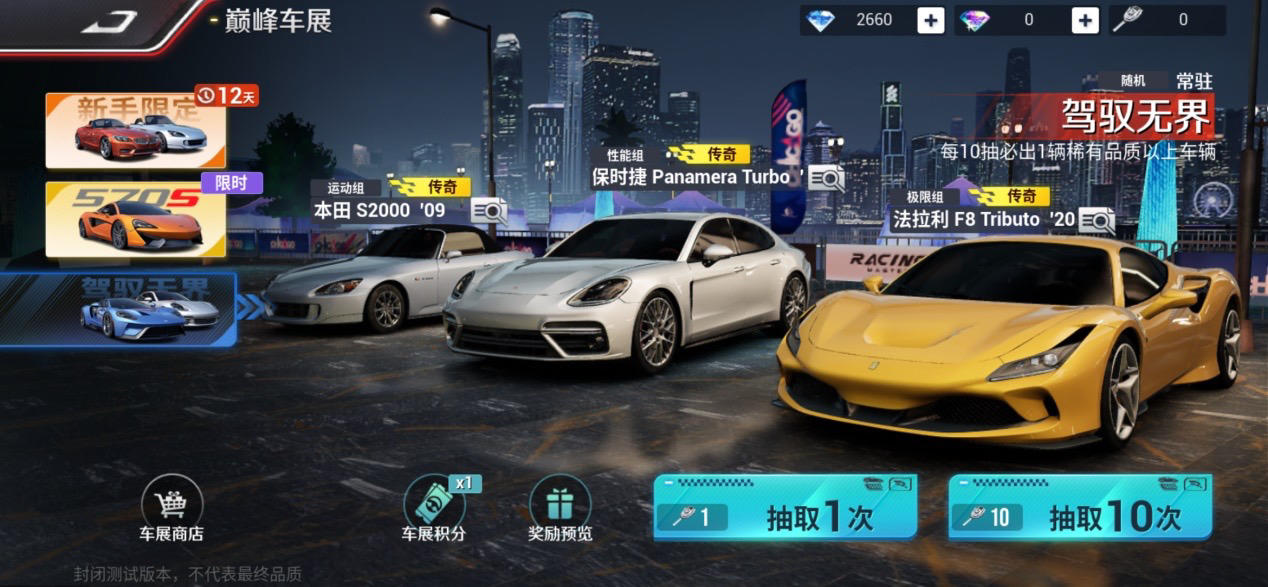Draw once with 抽取1次
1268x587 pixels.
784,507
